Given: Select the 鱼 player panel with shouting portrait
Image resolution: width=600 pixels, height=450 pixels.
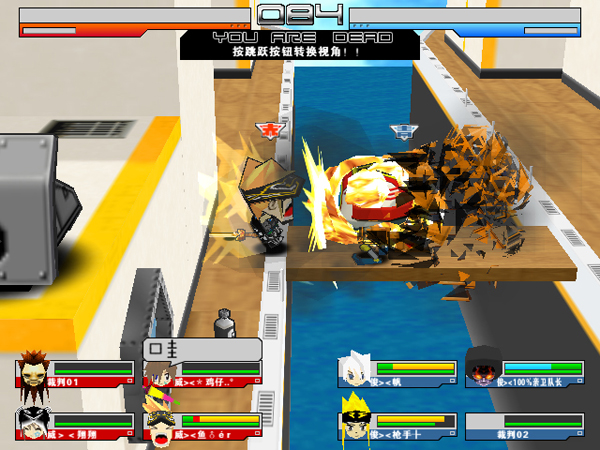Looking at the screenshot, I should click(x=203, y=427).
